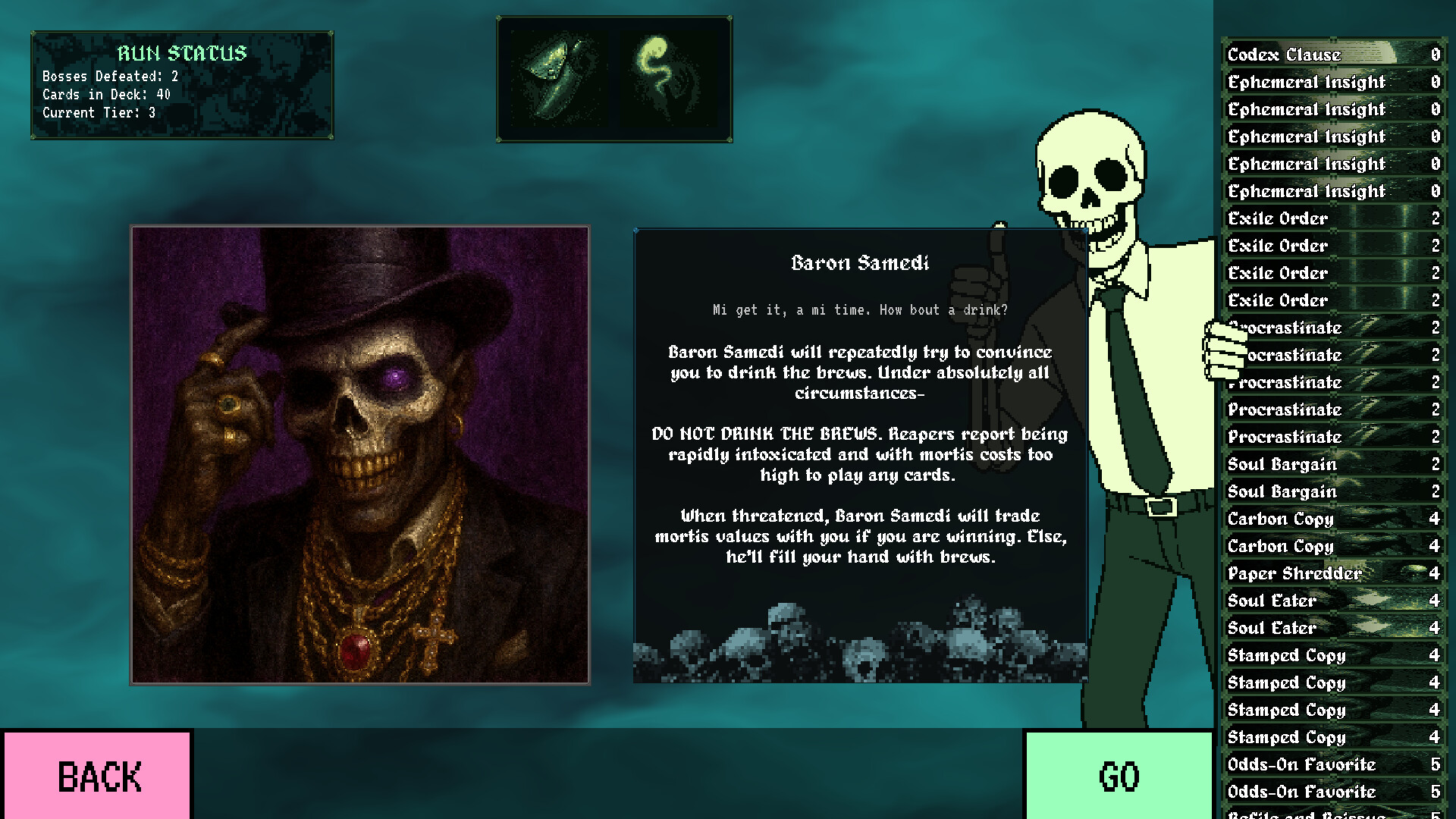Select the first Exile Order entry
The image size is (1456, 819).
point(1276,218)
